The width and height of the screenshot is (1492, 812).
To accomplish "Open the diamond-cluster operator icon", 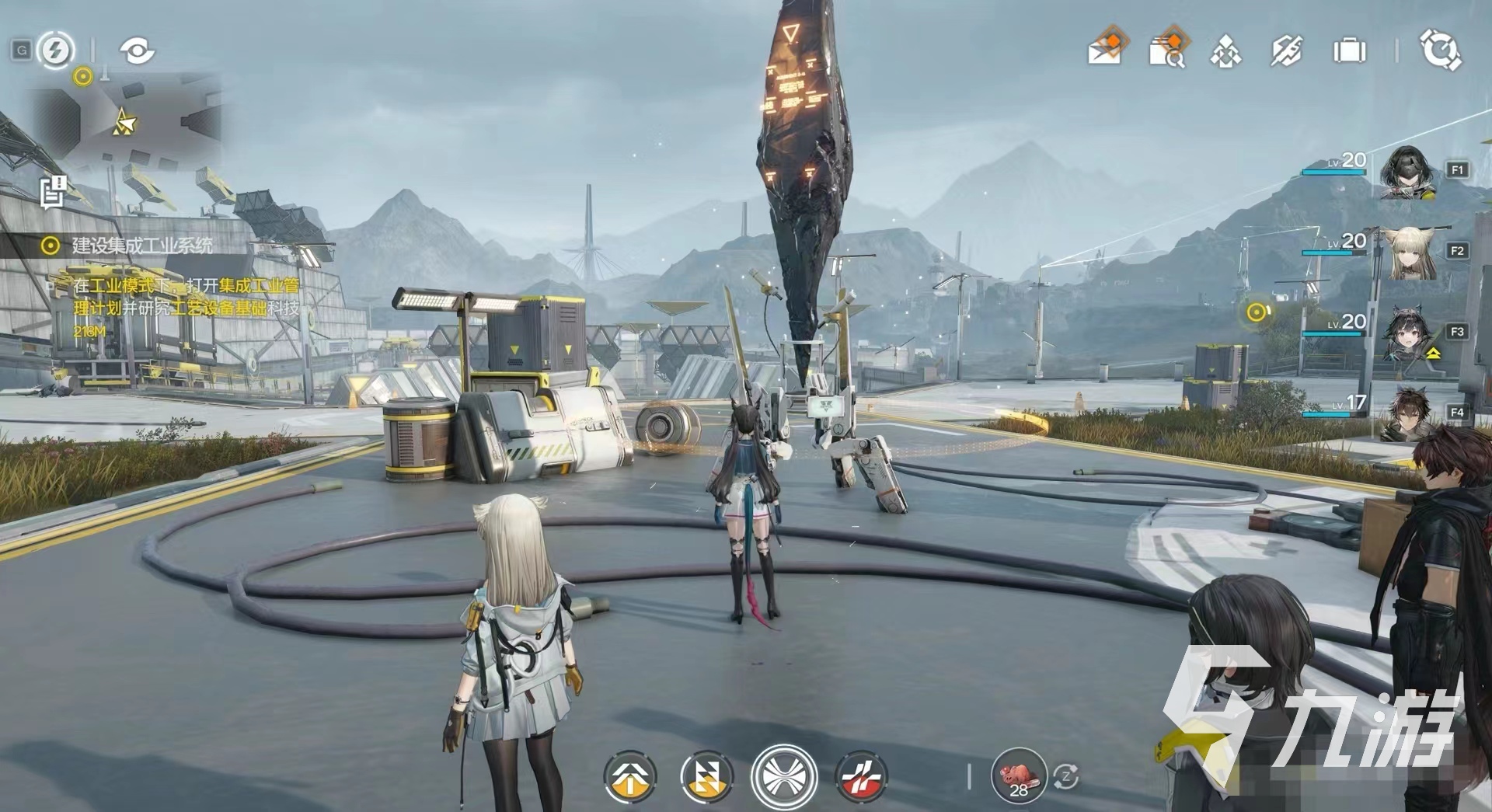I will pyautogui.click(x=1225, y=51).
